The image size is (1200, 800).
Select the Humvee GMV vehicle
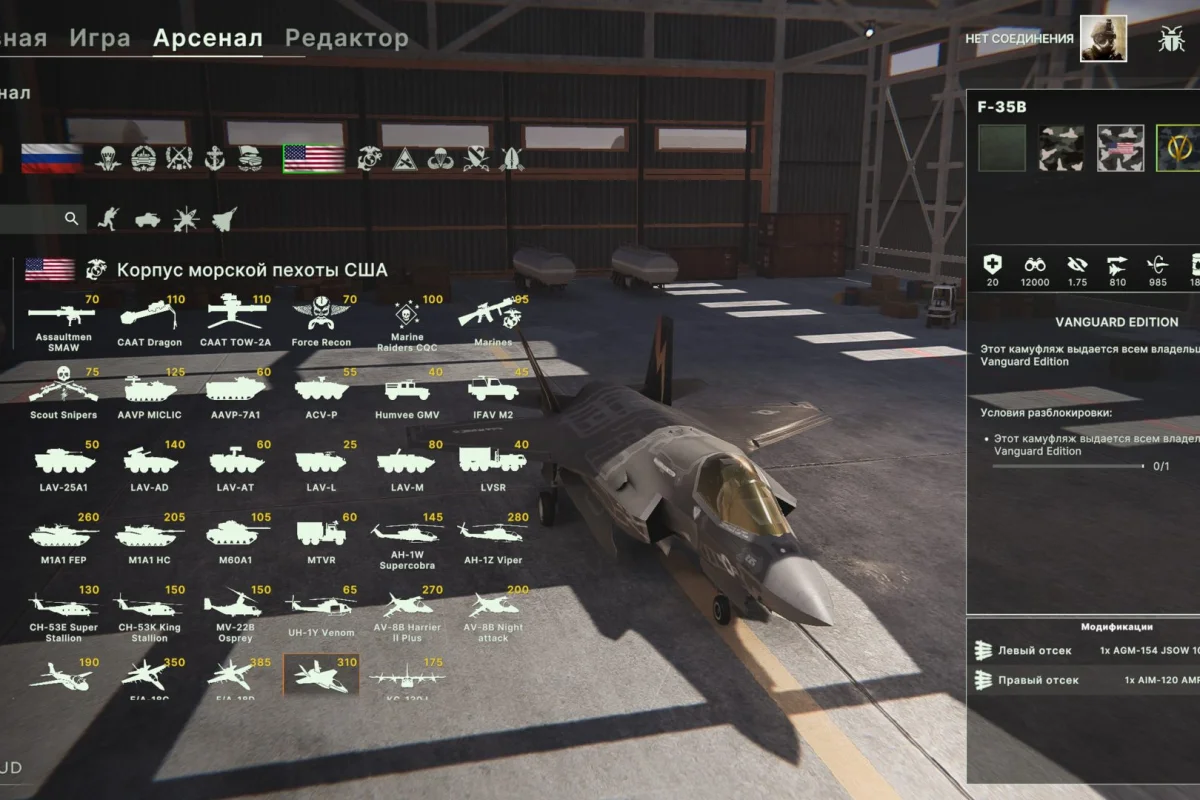[x=406, y=396]
